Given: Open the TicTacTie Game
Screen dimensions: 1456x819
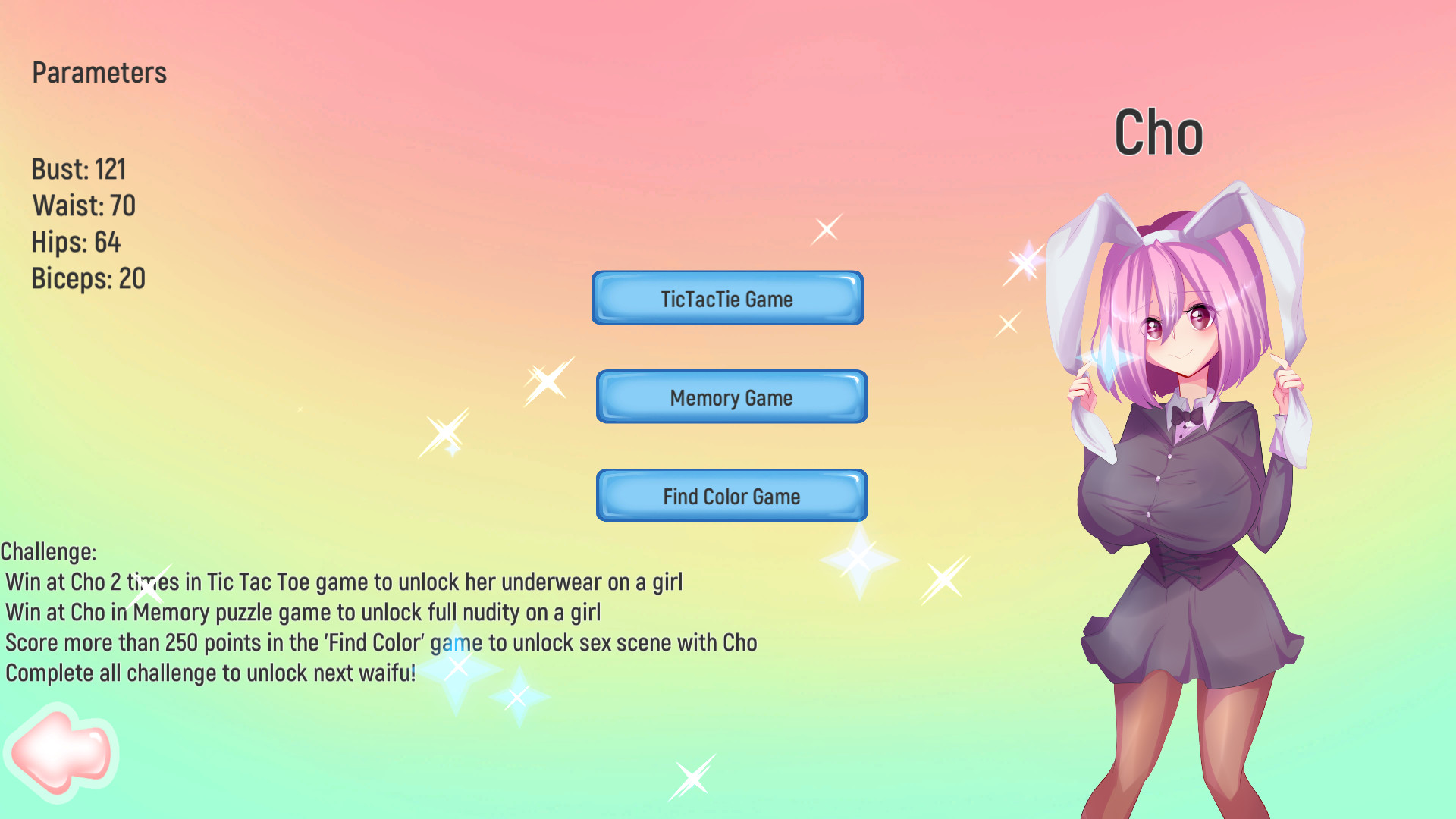Looking at the screenshot, I should click(x=726, y=298).
